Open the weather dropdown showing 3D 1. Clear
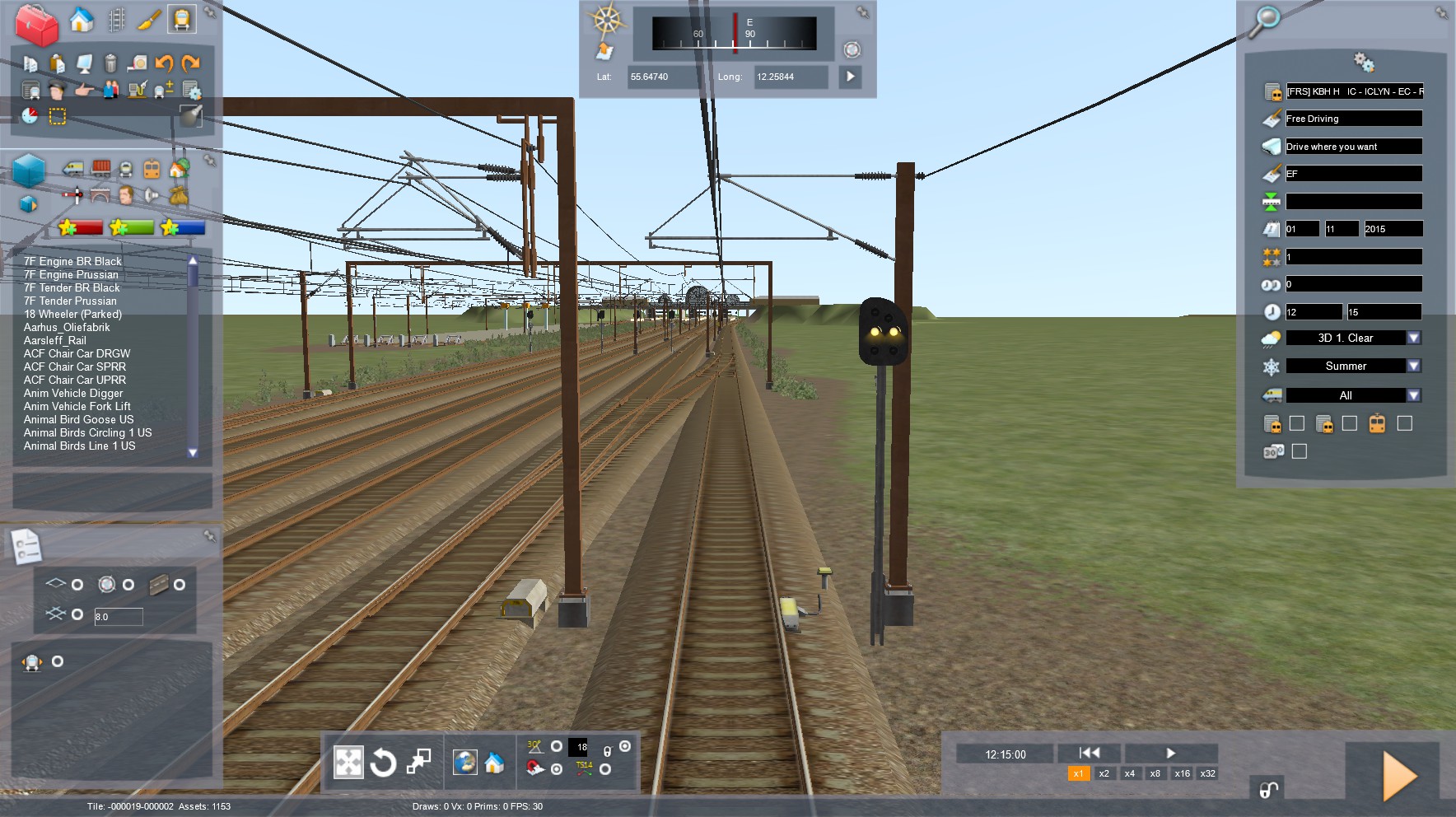The width and height of the screenshot is (1456, 817). coord(1413,338)
